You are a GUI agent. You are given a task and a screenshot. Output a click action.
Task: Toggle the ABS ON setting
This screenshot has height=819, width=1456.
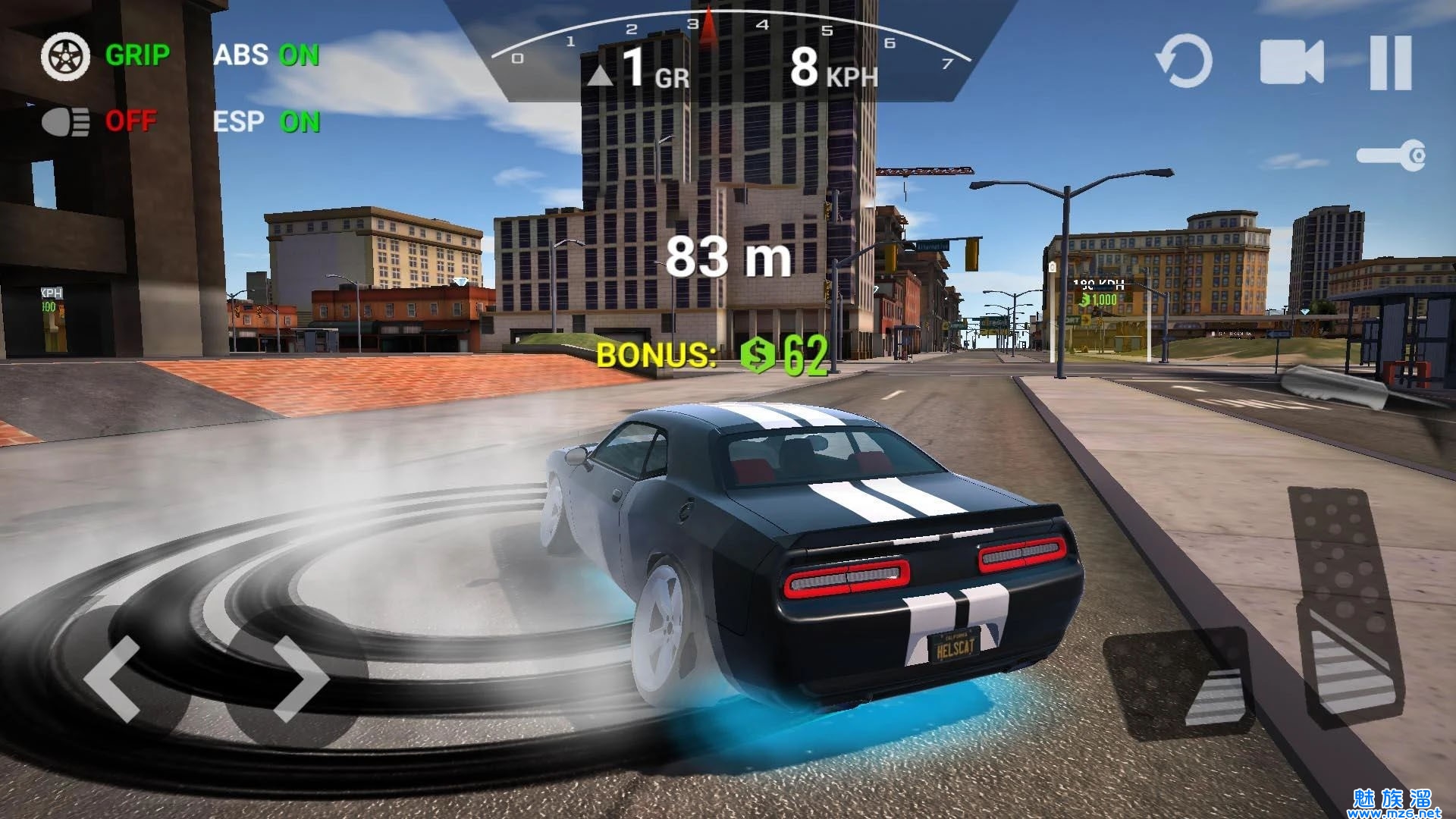(x=266, y=55)
